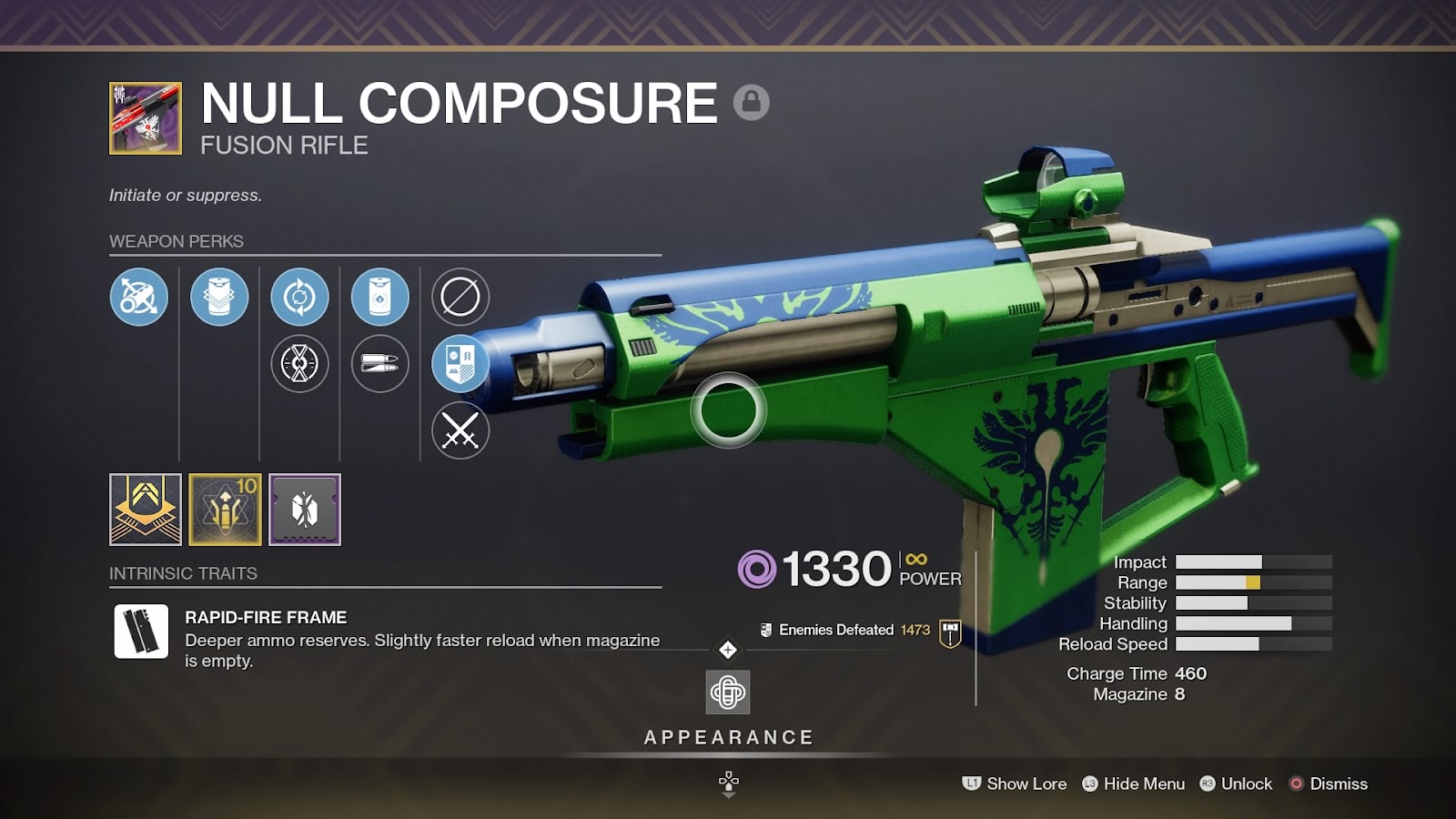Select the circular arrows reload perk

[299, 297]
